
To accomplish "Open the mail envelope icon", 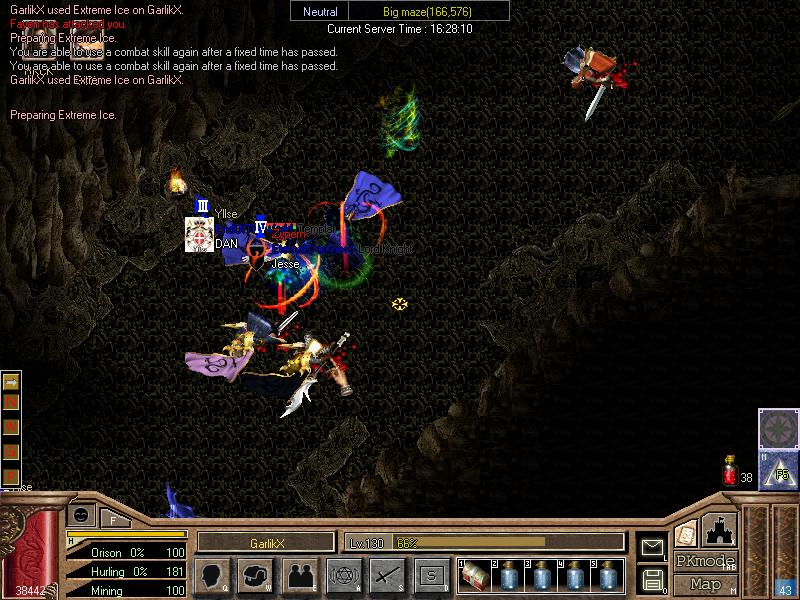I will point(652,547).
